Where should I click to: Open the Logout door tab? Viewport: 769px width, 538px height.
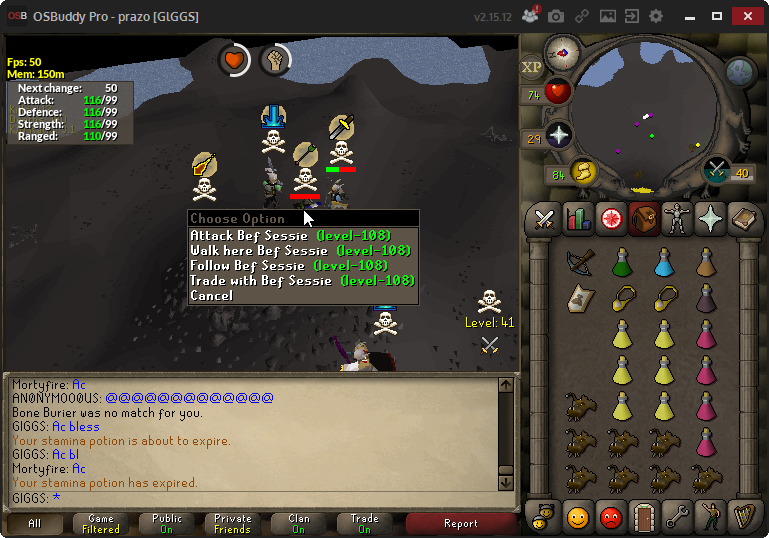pos(644,517)
